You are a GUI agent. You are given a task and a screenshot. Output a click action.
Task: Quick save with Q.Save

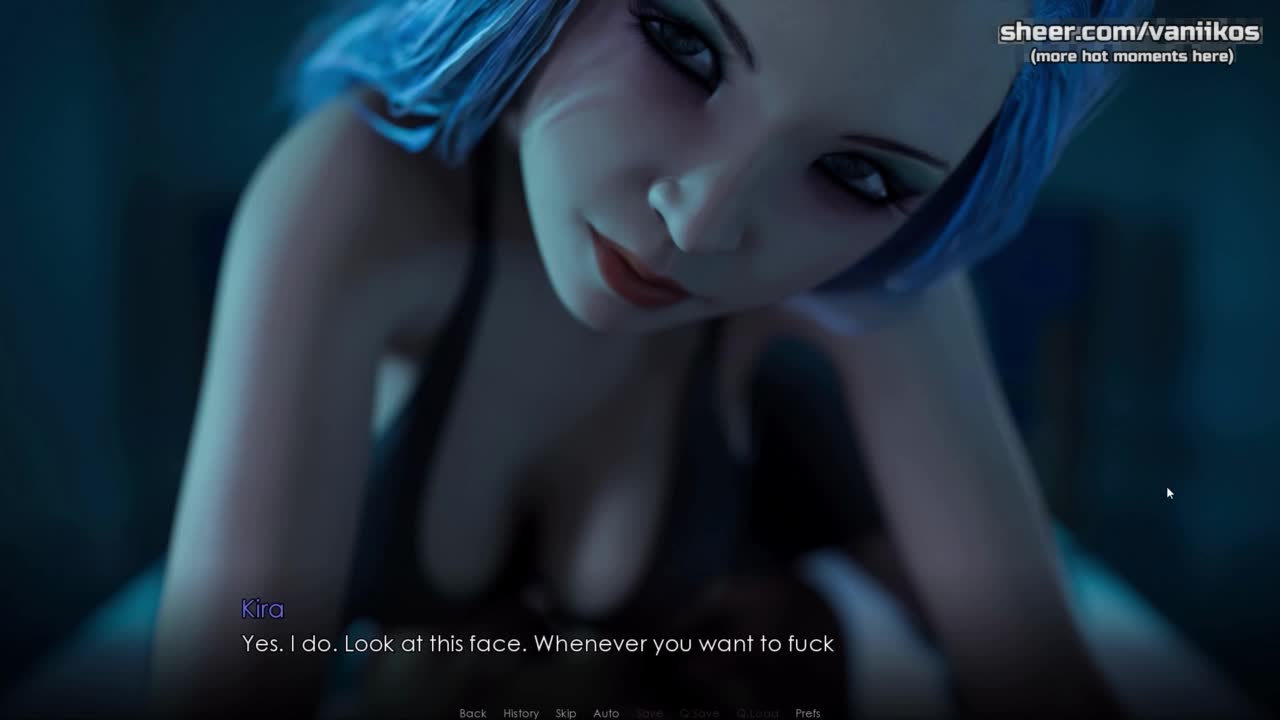tap(699, 713)
